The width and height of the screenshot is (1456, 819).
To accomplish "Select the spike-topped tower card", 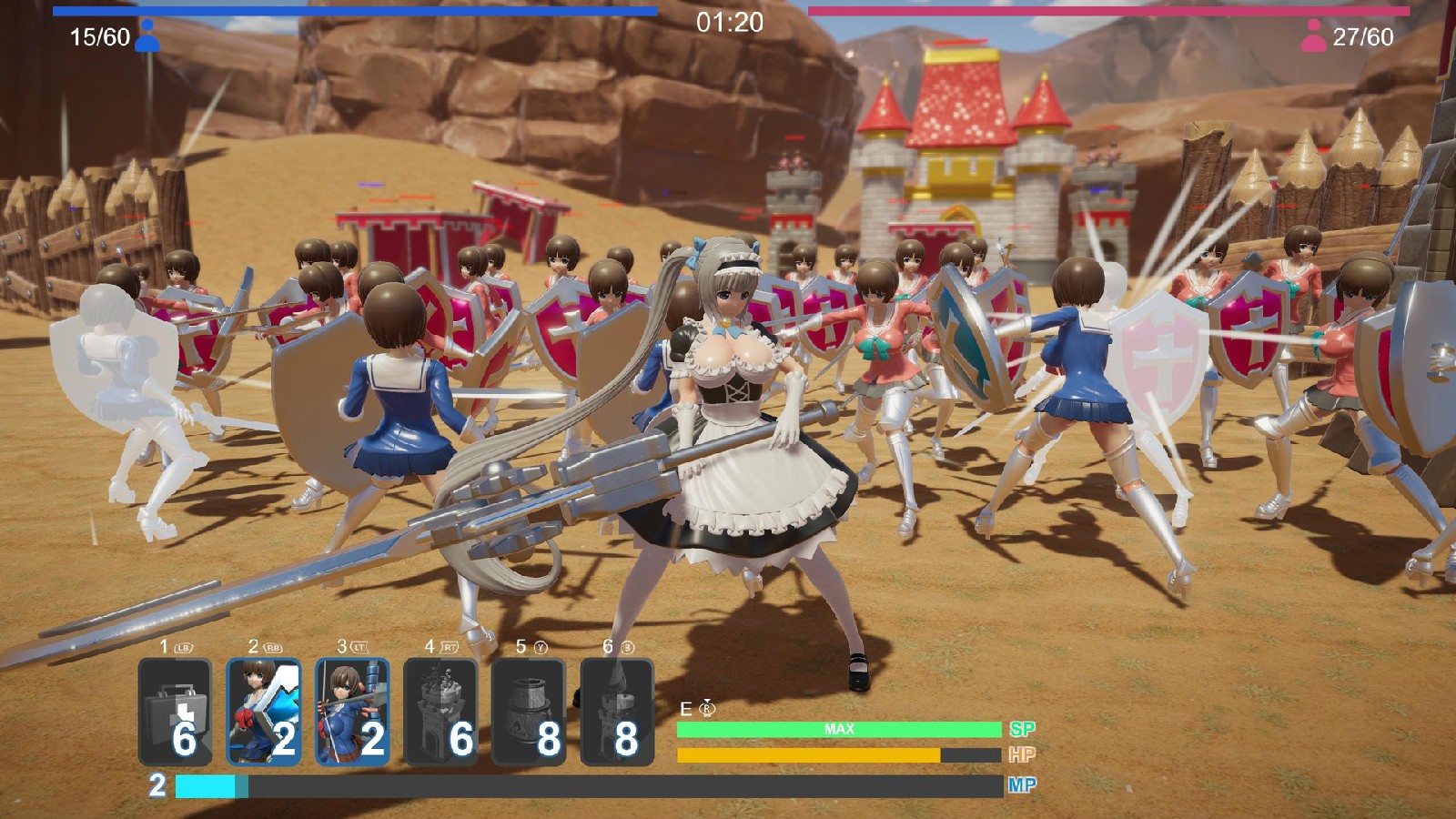I will (617, 712).
